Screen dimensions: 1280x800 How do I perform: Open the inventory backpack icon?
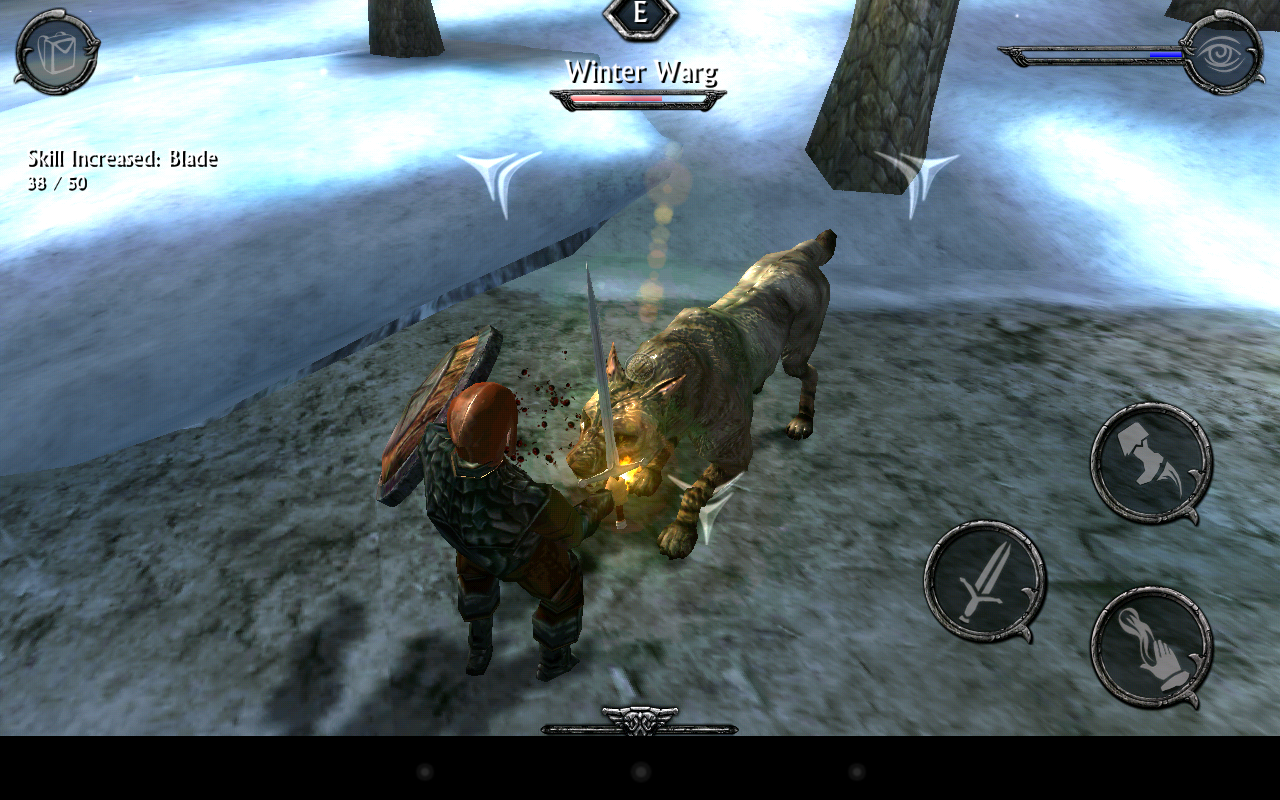55,55
